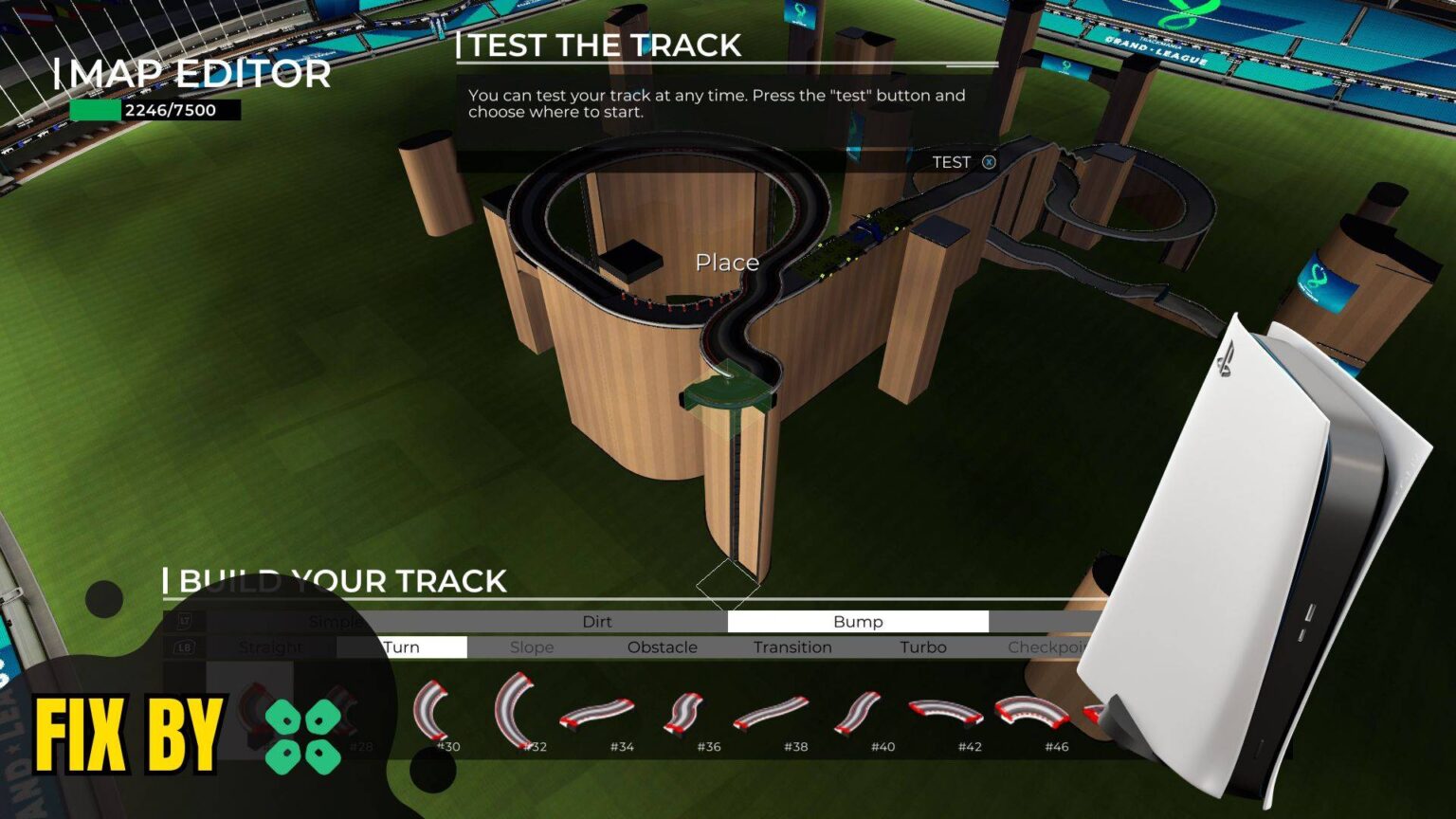Pick curved track piece #42
Screen dimensions: 1456x819
pyautogui.click(x=944, y=713)
